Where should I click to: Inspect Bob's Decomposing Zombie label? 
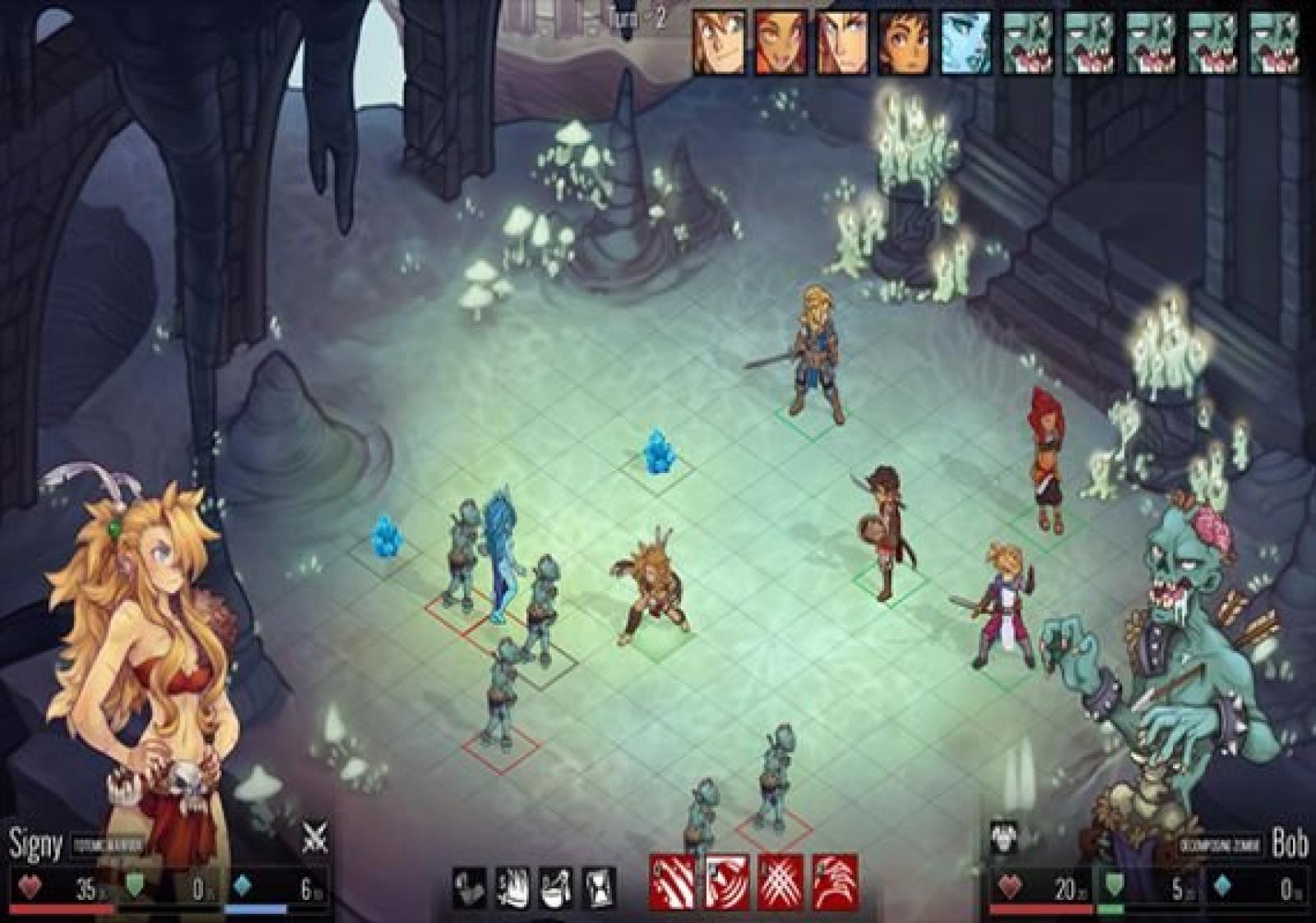1220,846
